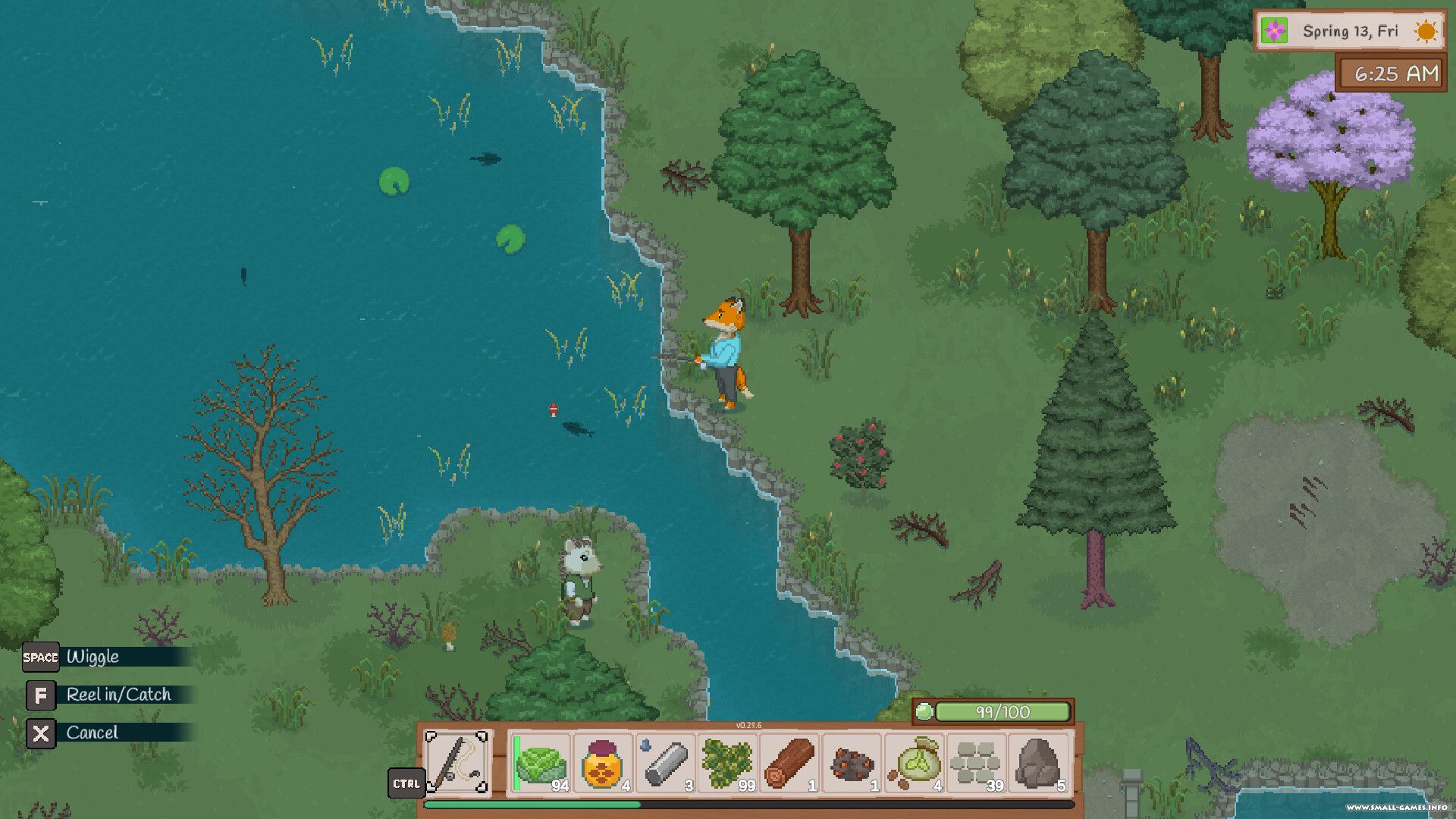Image resolution: width=1456 pixels, height=819 pixels.
Task: Pick the stone bricks slot
Action: pyautogui.click(x=977, y=763)
